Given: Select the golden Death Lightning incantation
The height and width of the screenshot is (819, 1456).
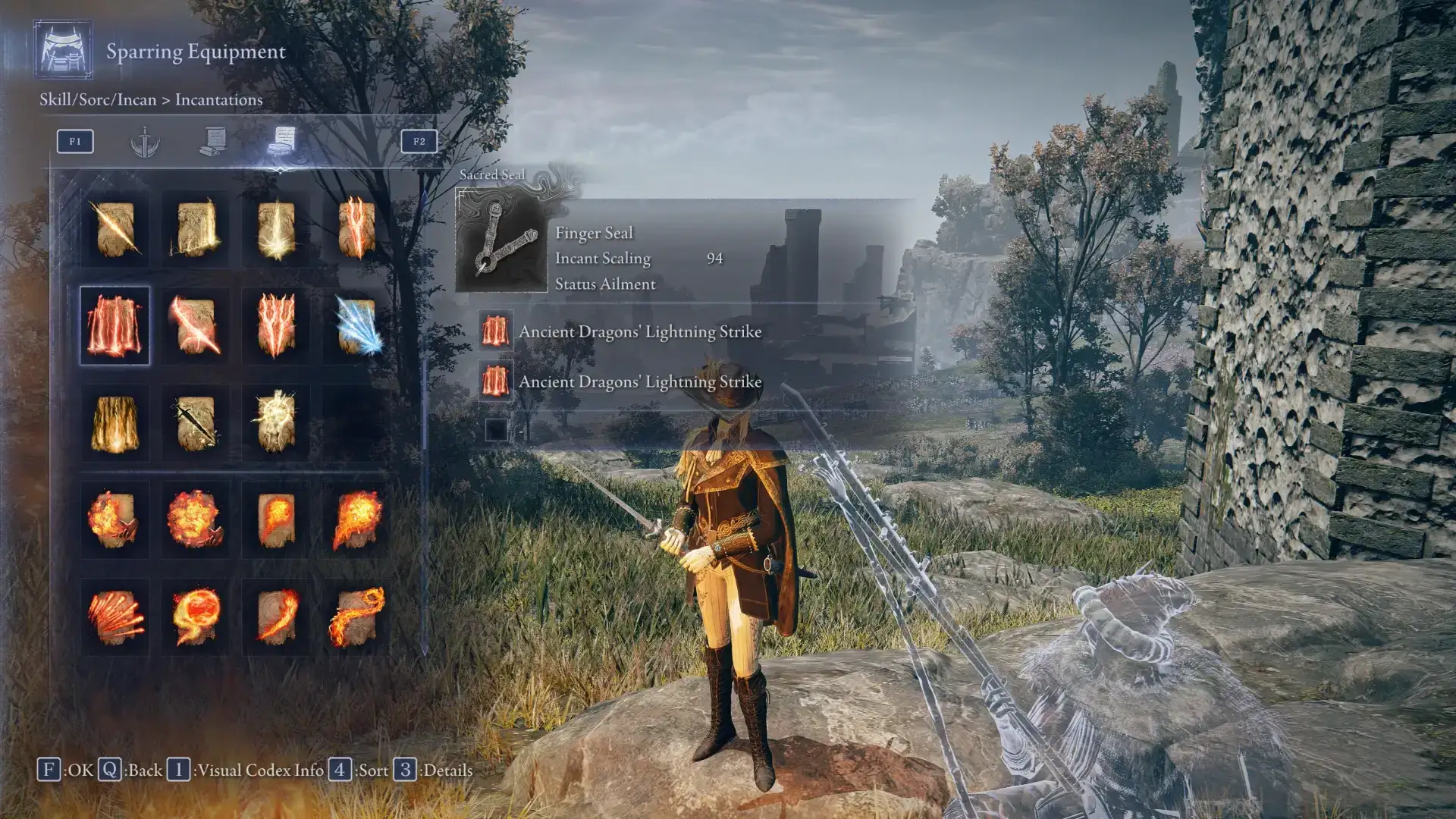Looking at the screenshot, I should coord(115,423).
